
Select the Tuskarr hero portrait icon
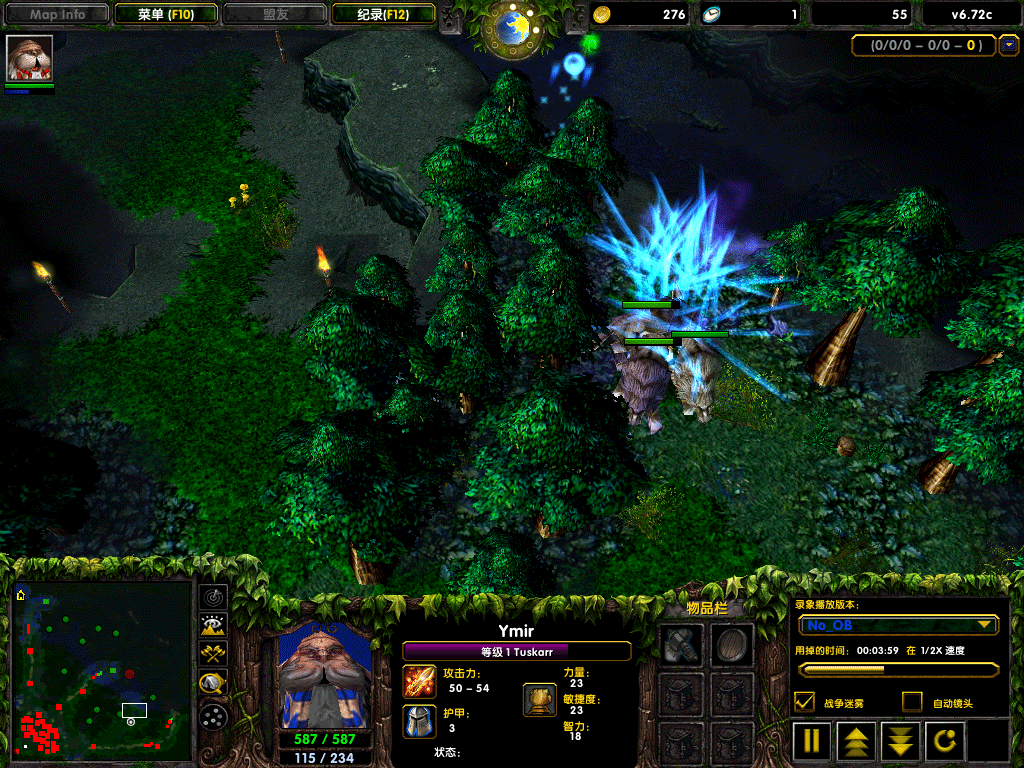30,59
